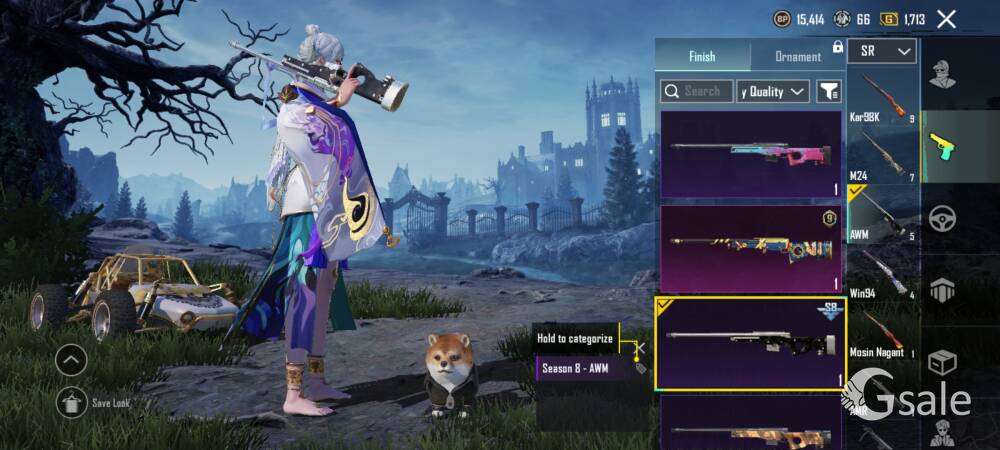This screenshot has width=1000, height=450.
Task: Expand the SR weapon type dropdown
Action: coord(882,51)
